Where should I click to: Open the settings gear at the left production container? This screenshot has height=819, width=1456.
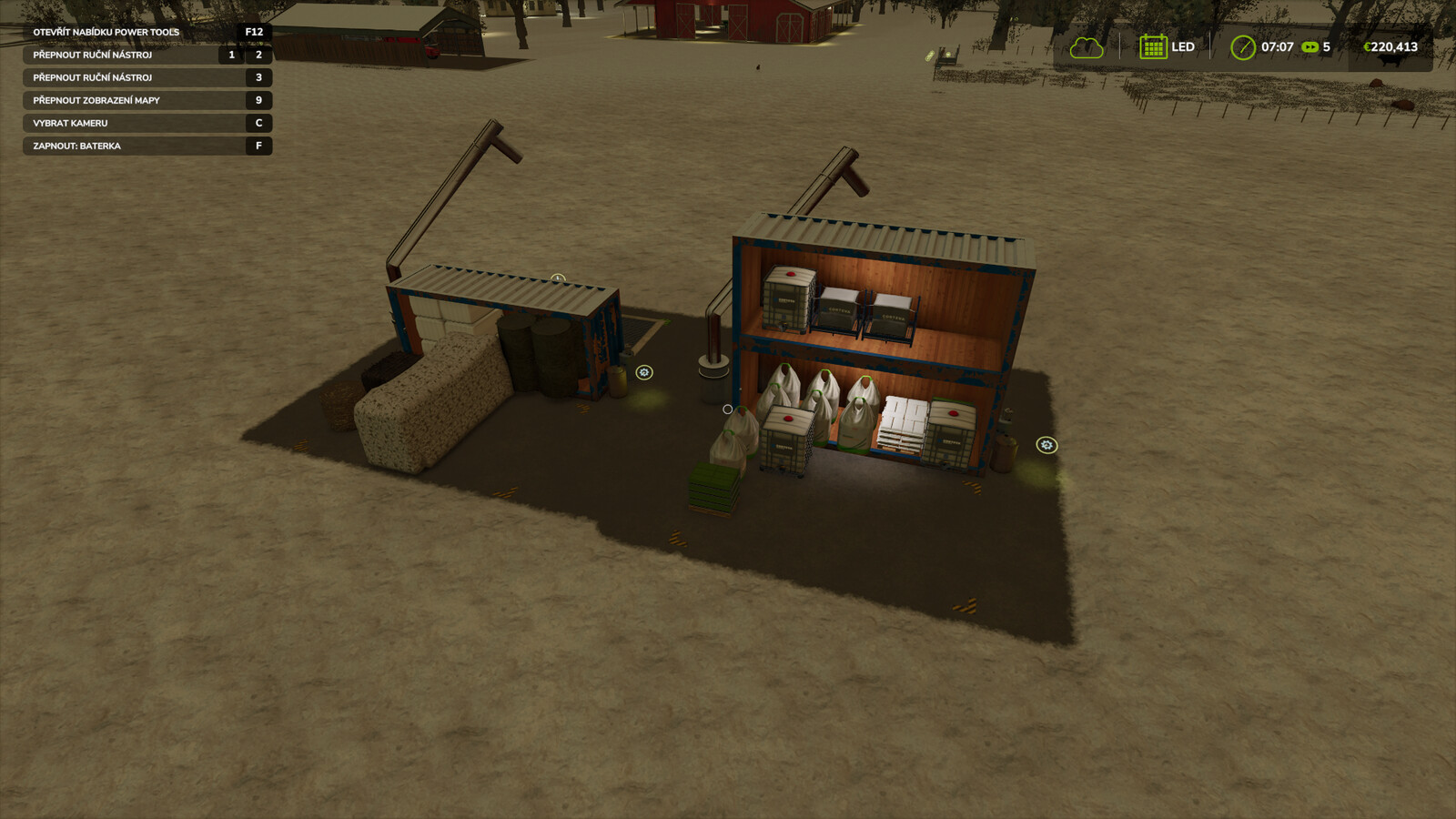(x=644, y=371)
